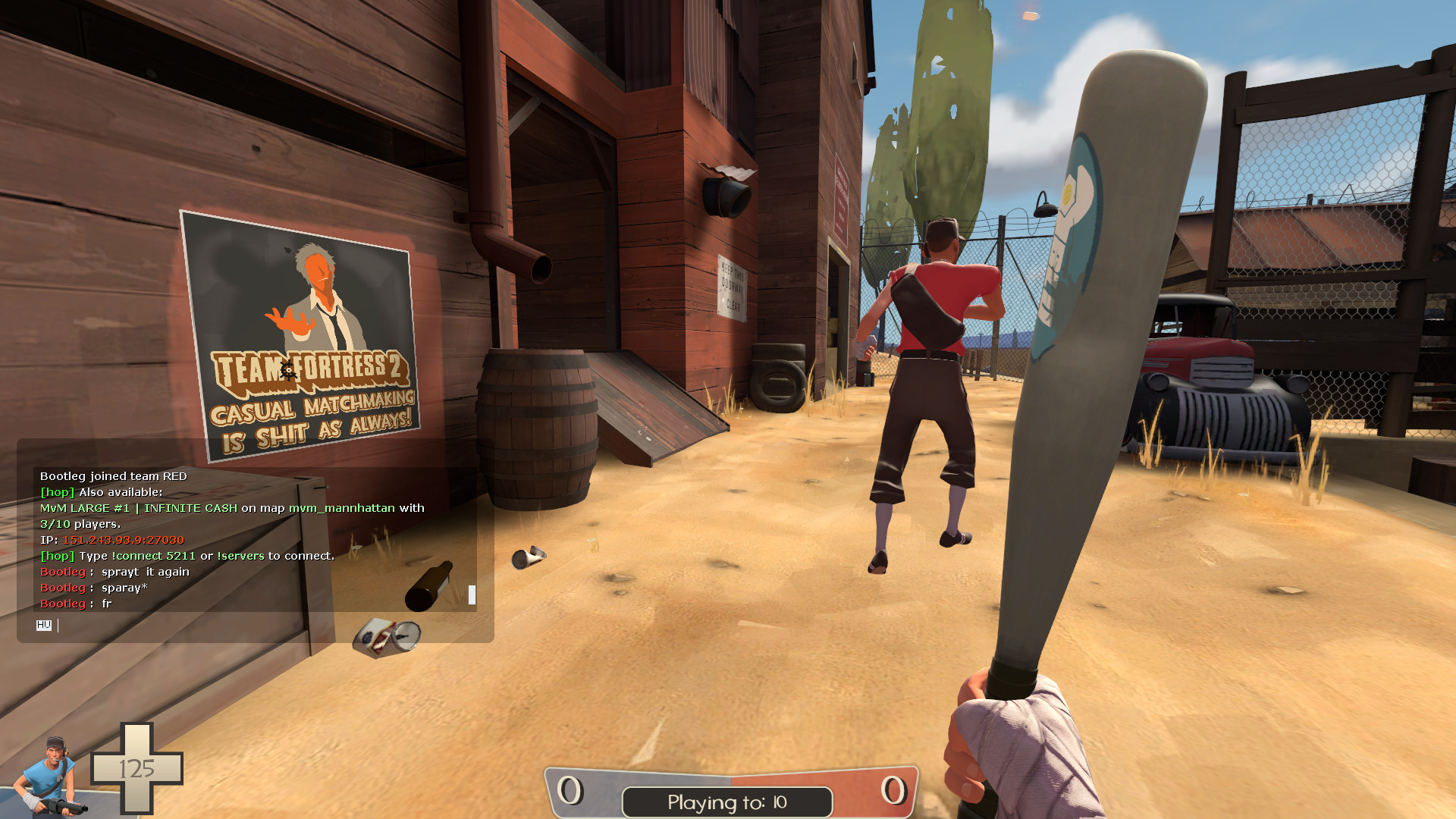Click the green [hop] server tag
This screenshot has width=1456, height=819.
(56, 491)
